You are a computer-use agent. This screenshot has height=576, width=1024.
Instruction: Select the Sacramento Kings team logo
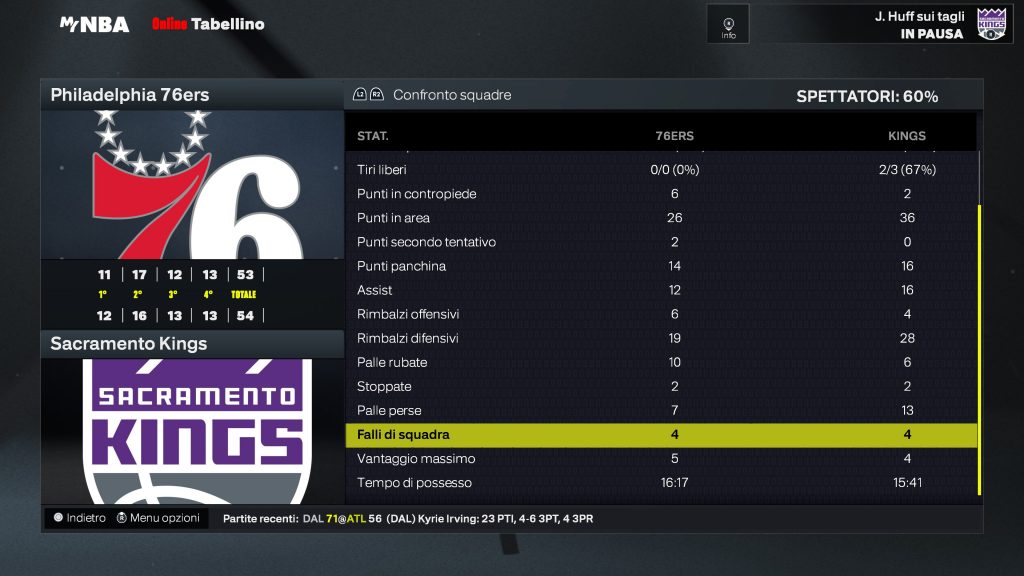(x=192, y=431)
